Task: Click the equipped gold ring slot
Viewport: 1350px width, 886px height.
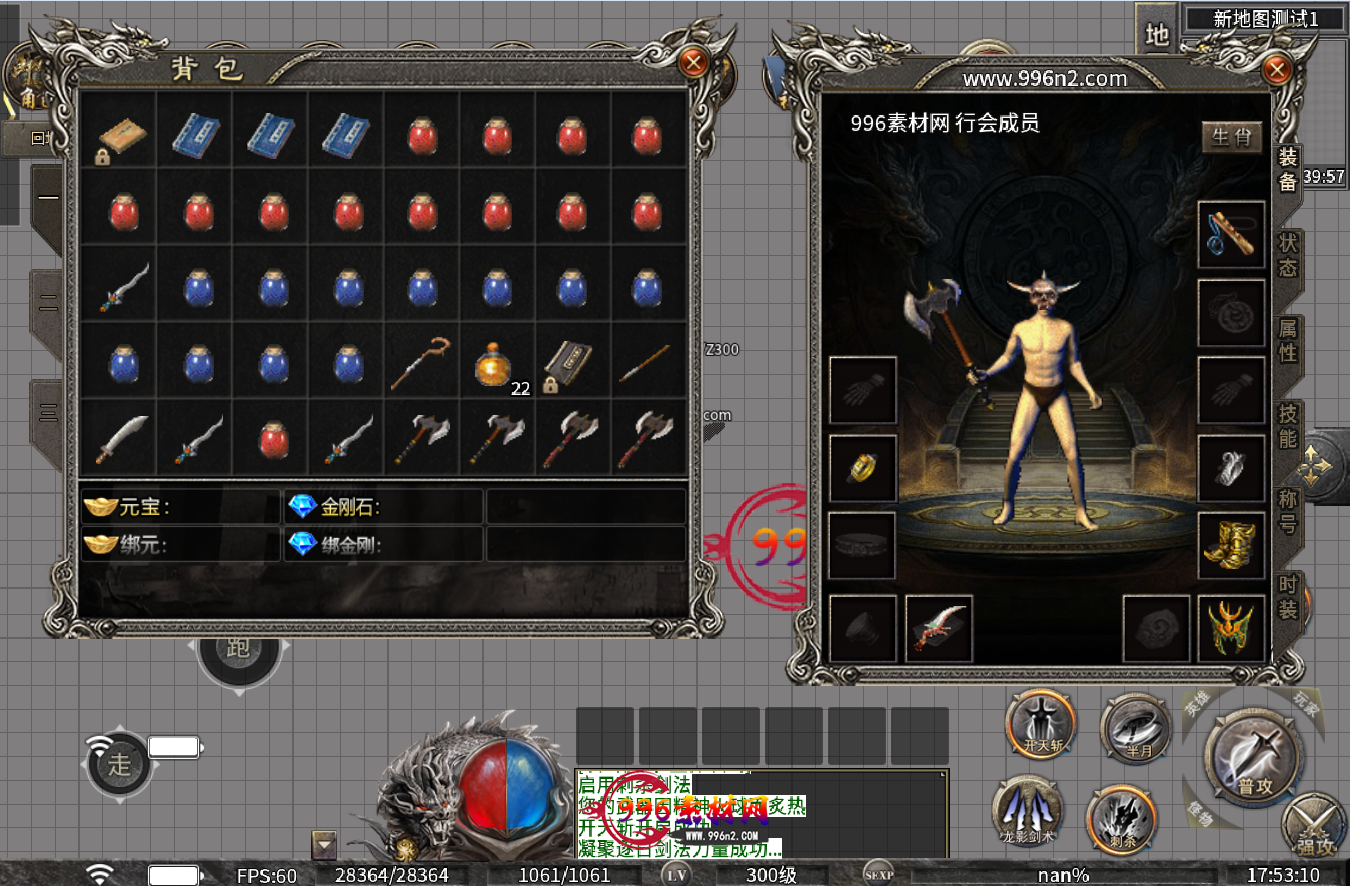Action: pyautogui.click(x=863, y=468)
